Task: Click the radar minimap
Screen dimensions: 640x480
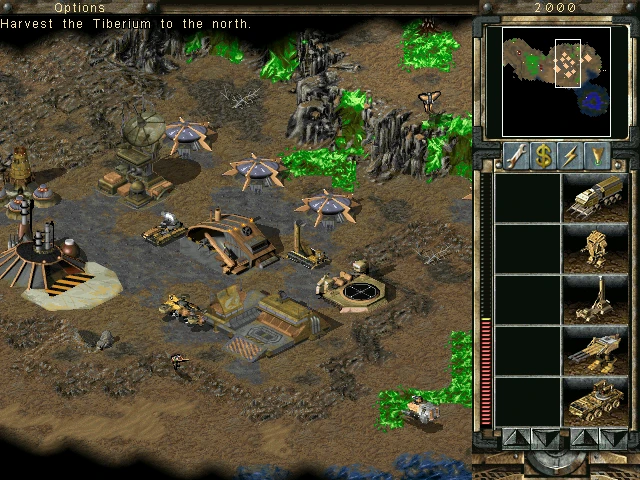Action: pos(549,81)
